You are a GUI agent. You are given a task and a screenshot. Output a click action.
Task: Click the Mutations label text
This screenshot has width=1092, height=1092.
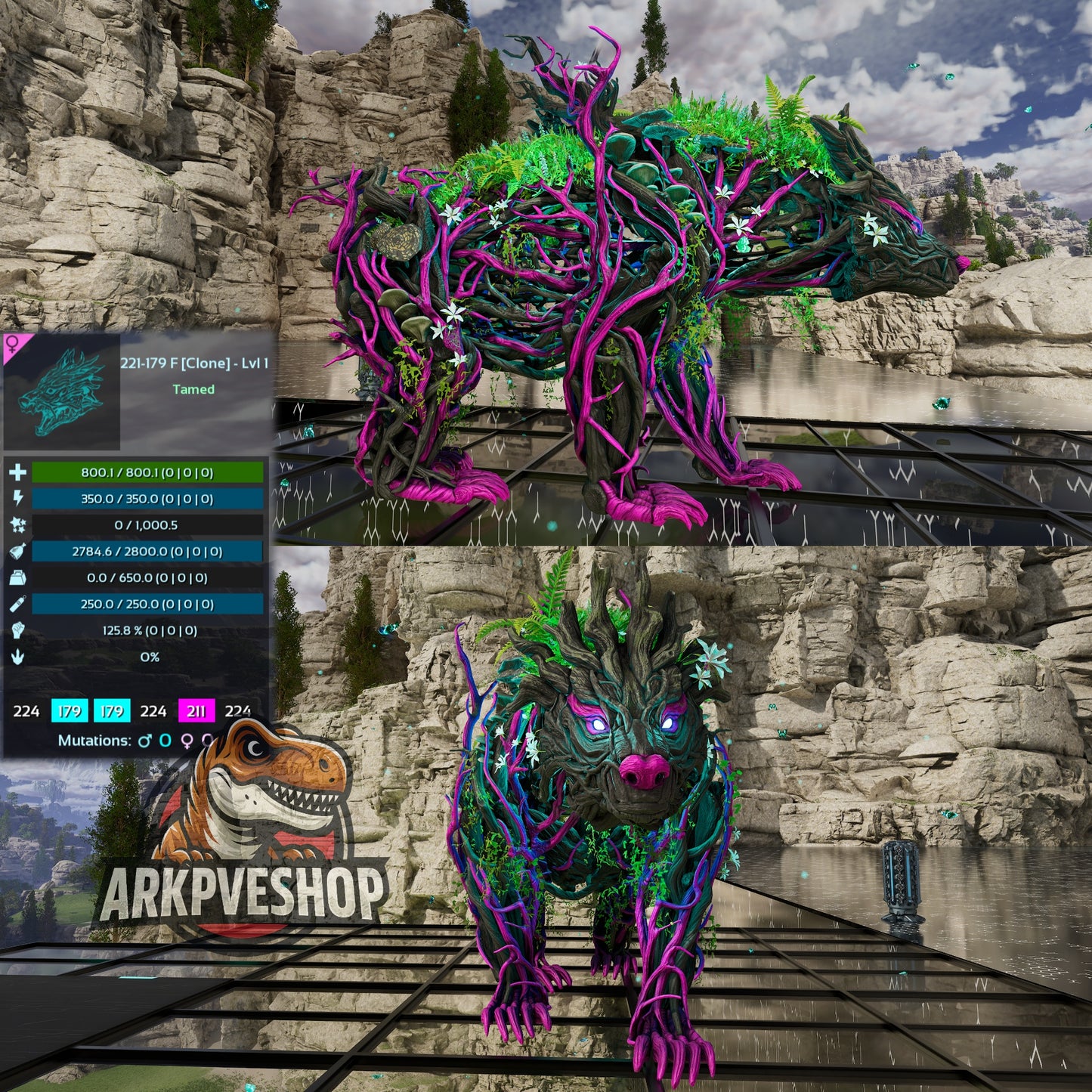94,741
